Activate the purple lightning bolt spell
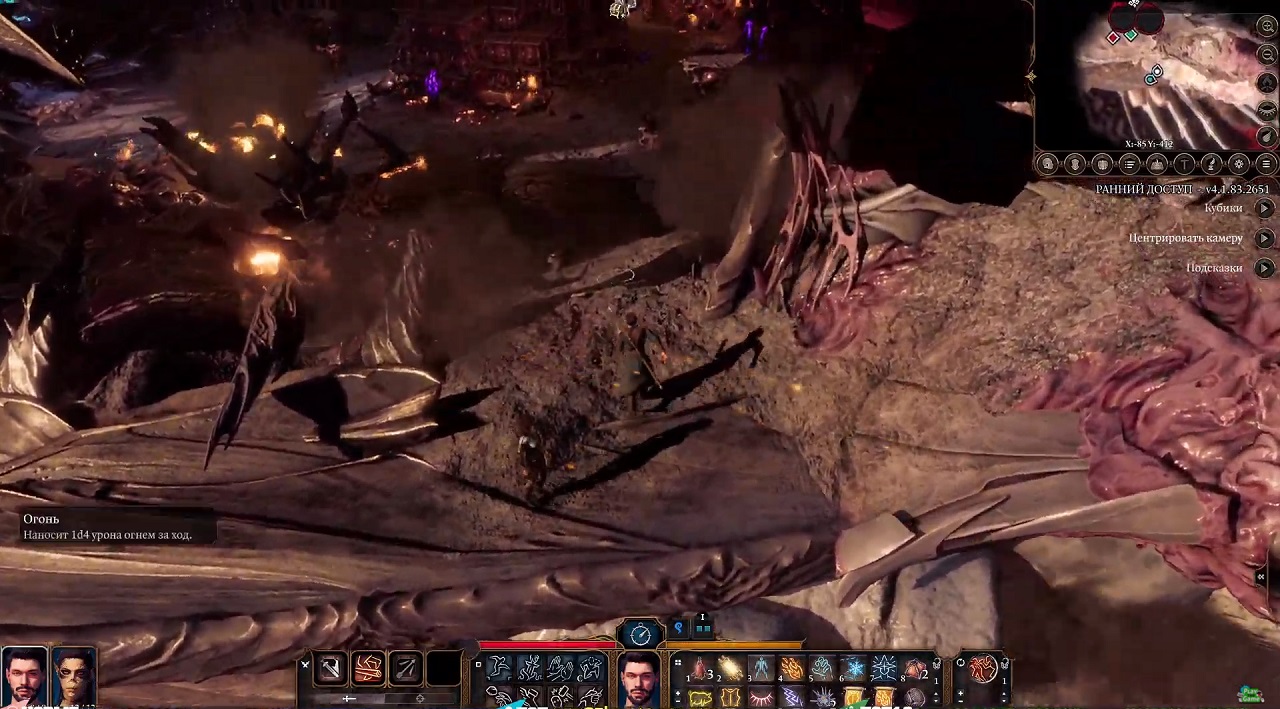1280x709 pixels. [791, 697]
